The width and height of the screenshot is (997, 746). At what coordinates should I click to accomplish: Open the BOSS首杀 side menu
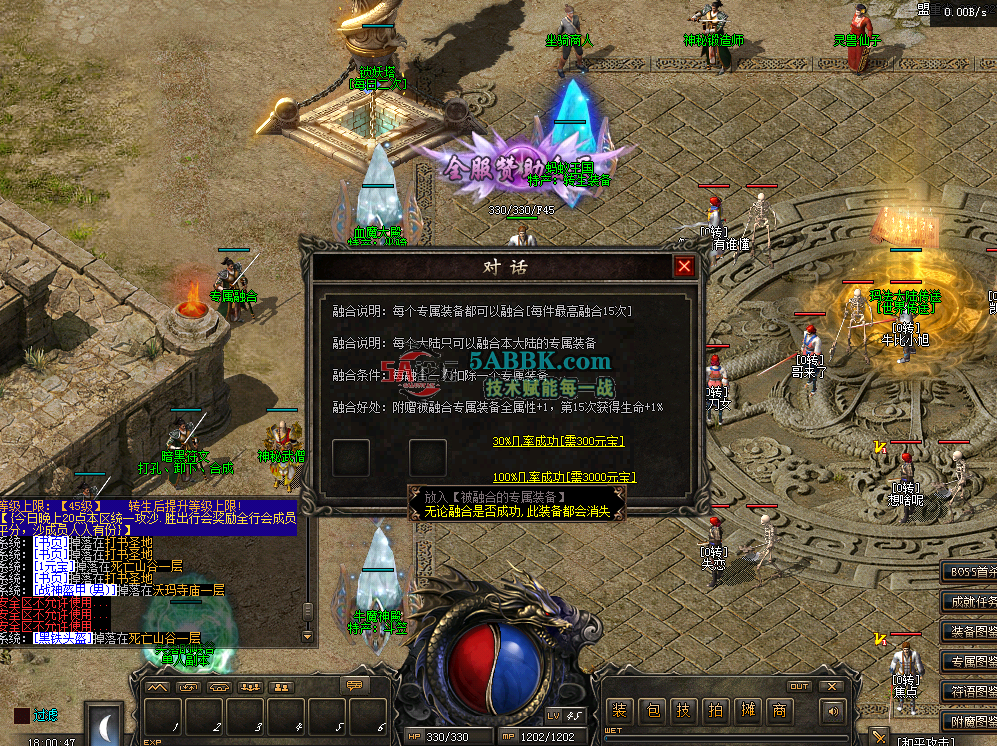coord(968,572)
